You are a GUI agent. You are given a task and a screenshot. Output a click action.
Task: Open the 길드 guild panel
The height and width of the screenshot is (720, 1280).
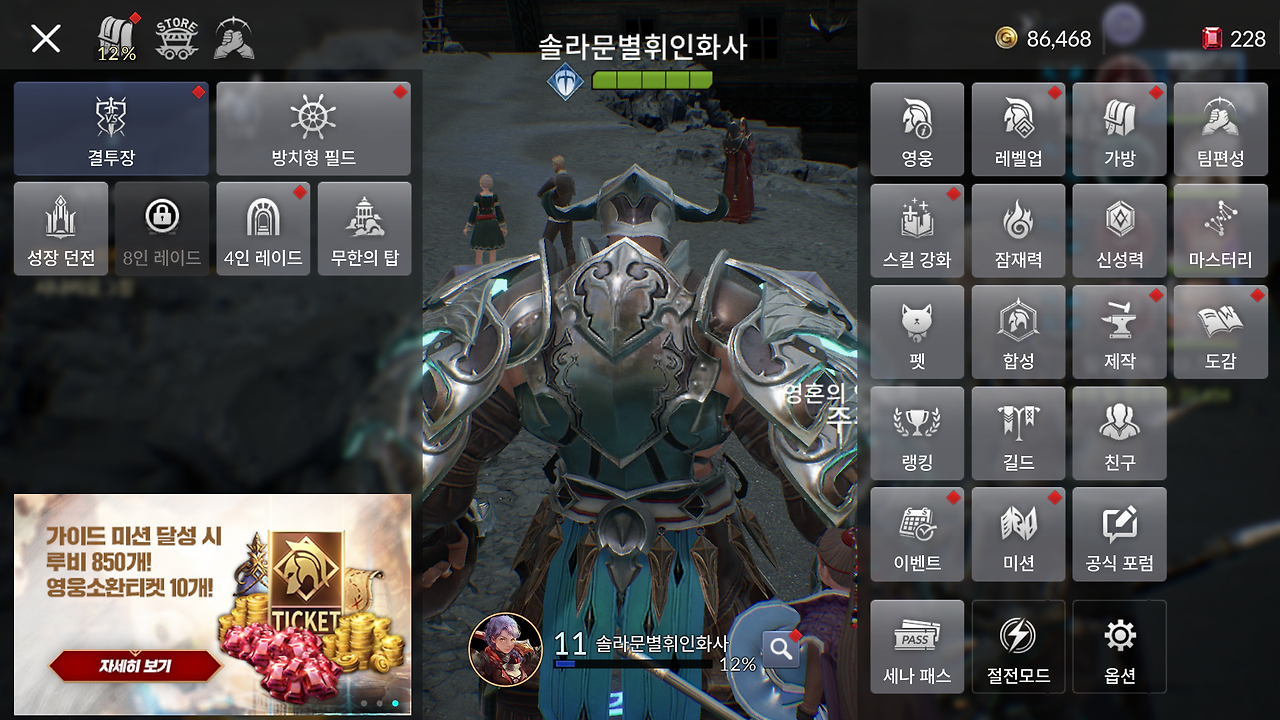(x=1018, y=432)
